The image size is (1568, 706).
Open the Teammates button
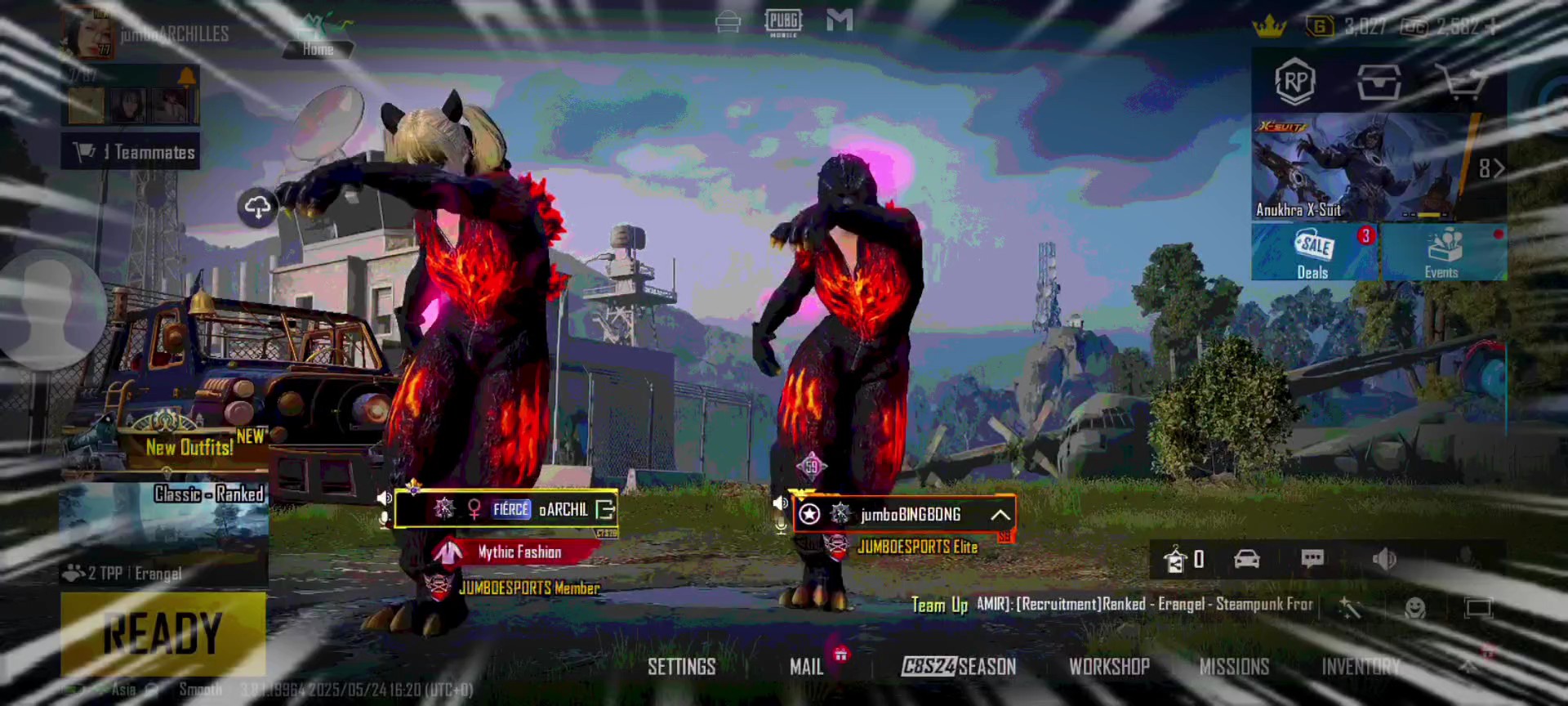pyautogui.click(x=131, y=152)
